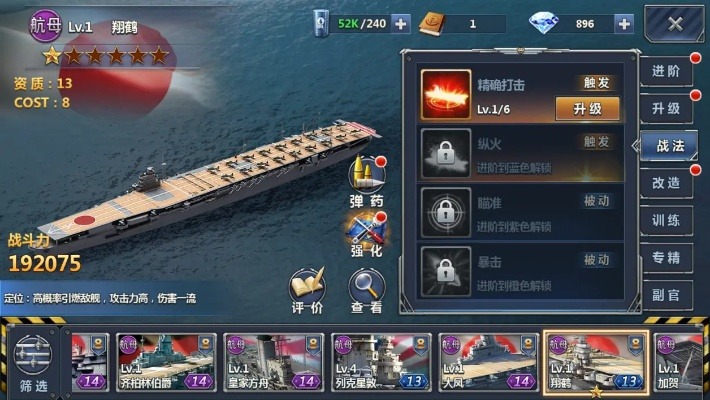This screenshot has width=710, height=400.
Task: Open the 改造 tab
Action: [667, 183]
